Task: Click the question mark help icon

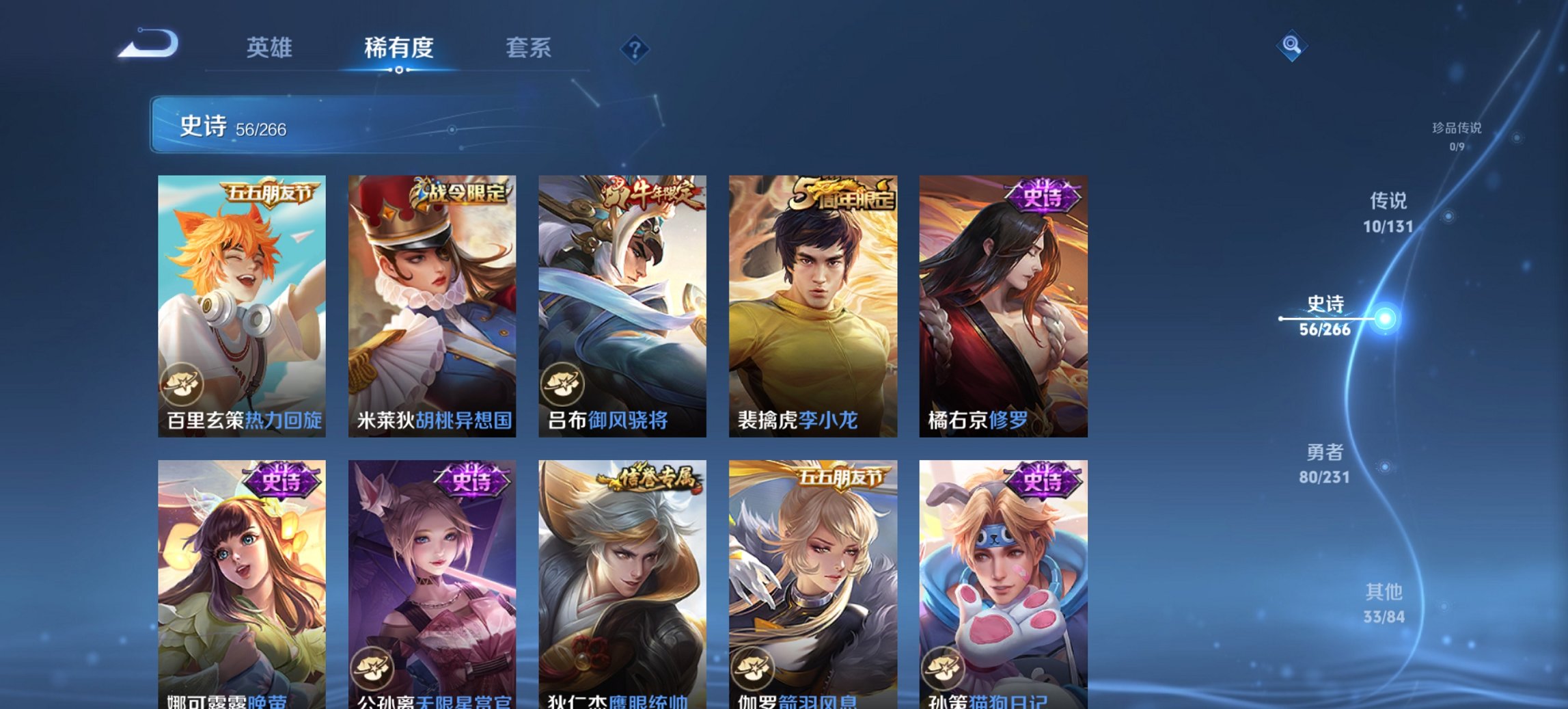Action: click(x=635, y=48)
